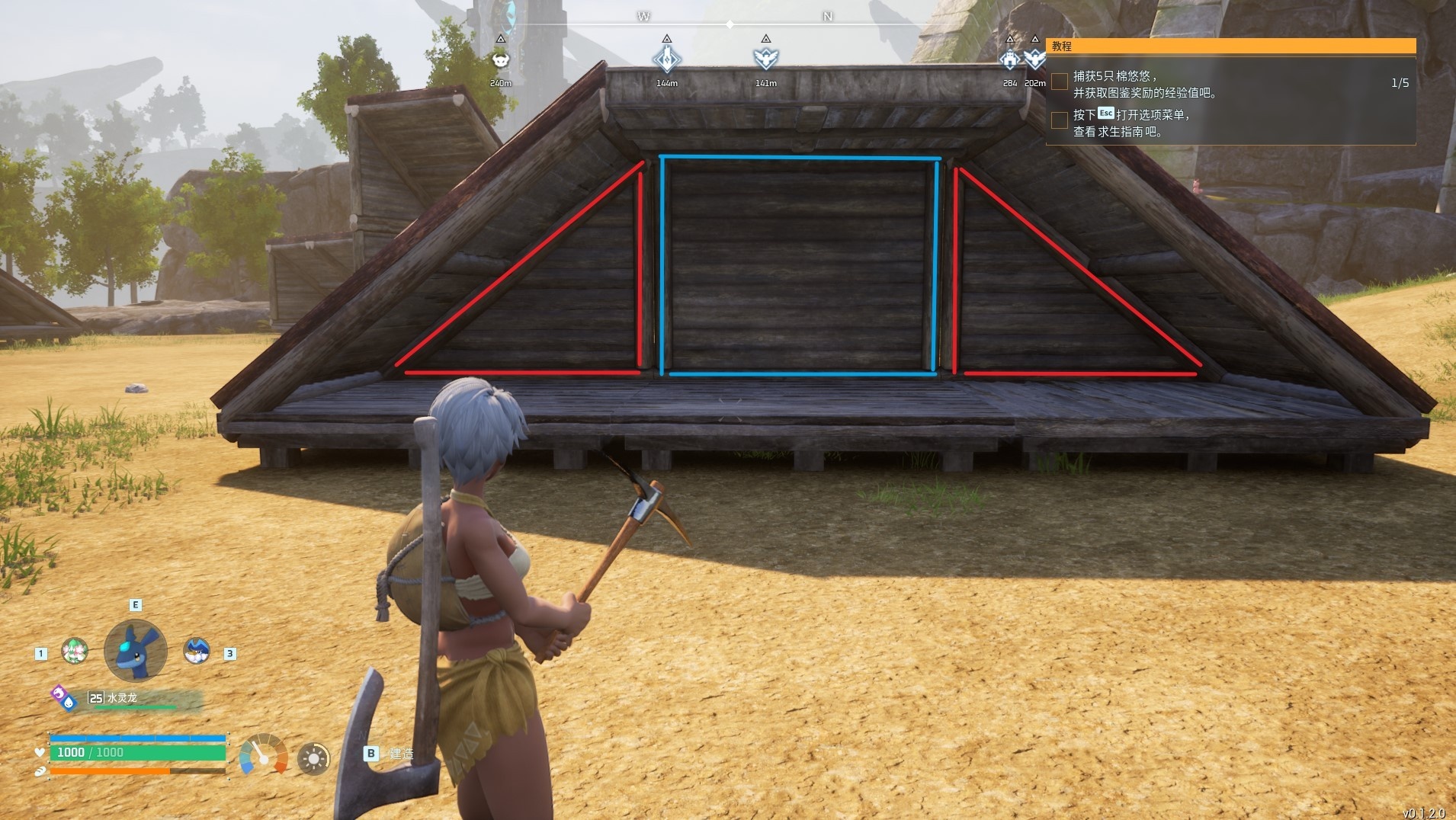The width and height of the screenshot is (1456, 820).
Task: Click the tower marker at 144m
Action: 666,59
